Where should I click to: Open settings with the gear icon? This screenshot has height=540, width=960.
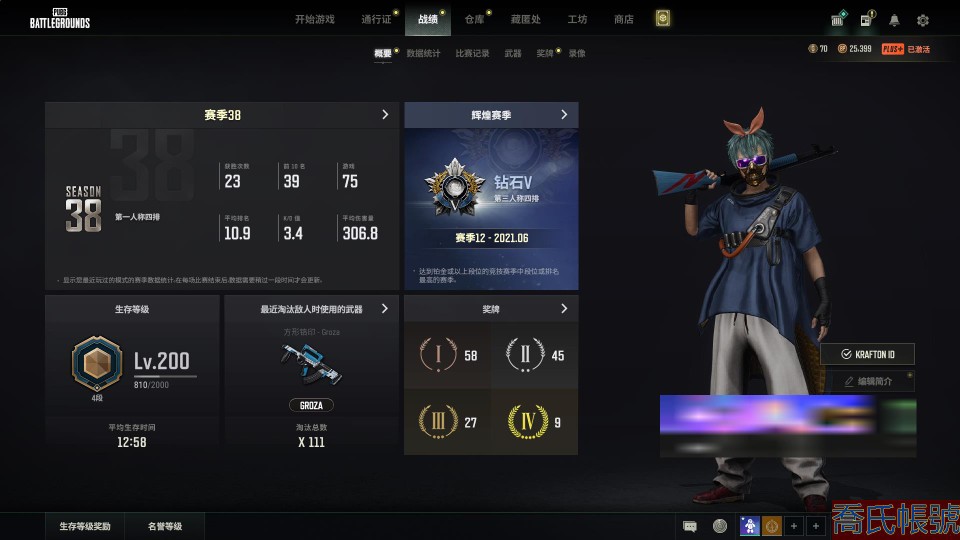point(923,20)
